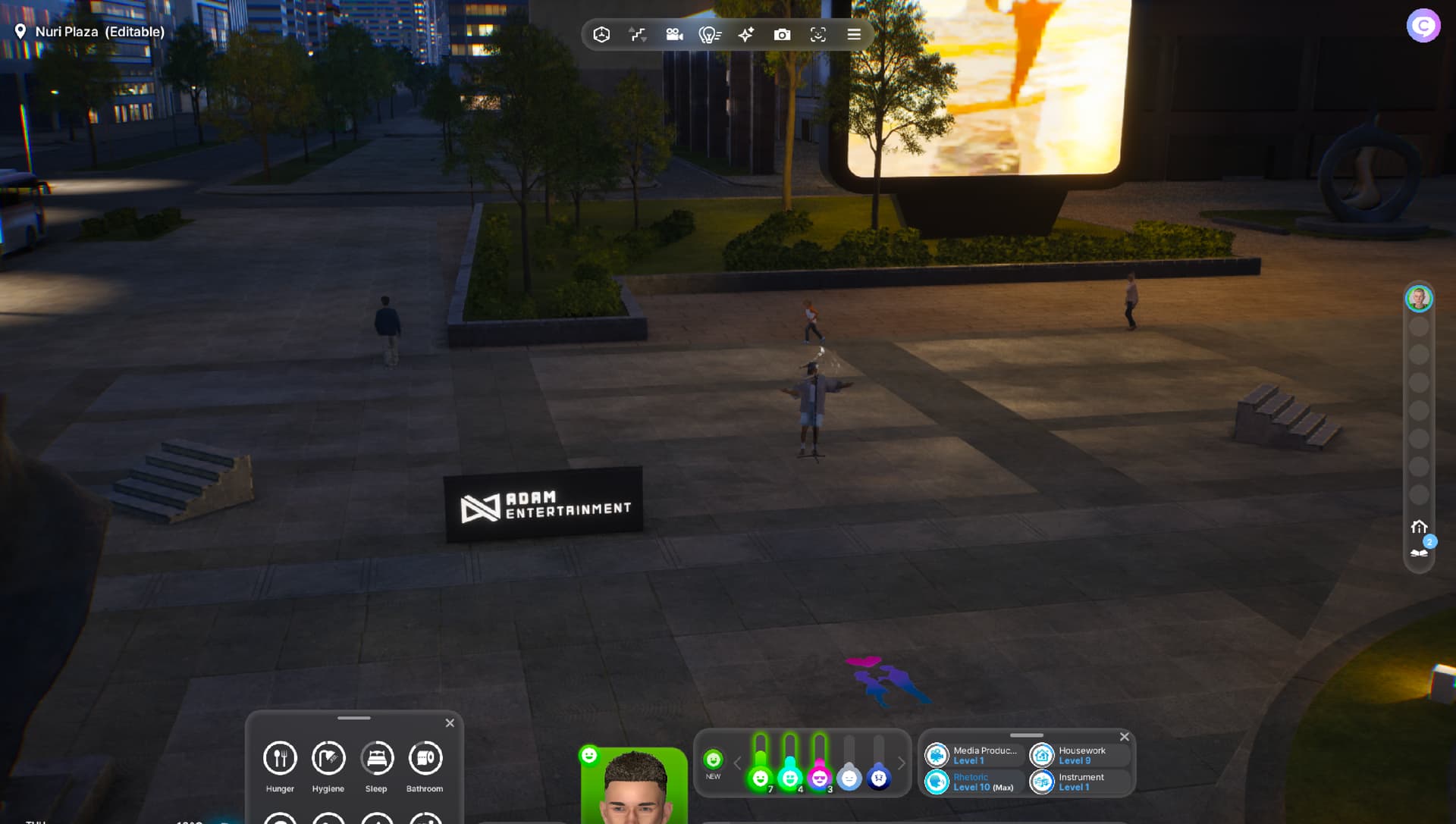This screenshot has width=1456, height=824.
Task: Choose the Sleep need icon
Action: [x=377, y=758]
